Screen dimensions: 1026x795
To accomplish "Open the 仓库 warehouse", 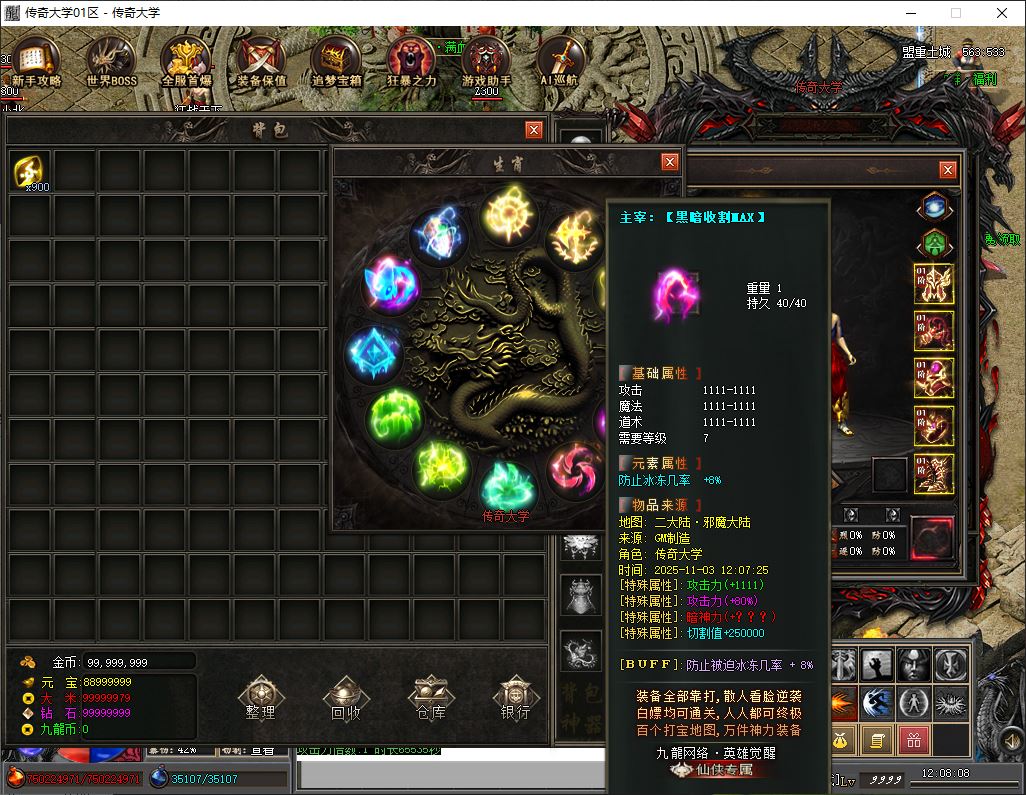I will point(431,697).
